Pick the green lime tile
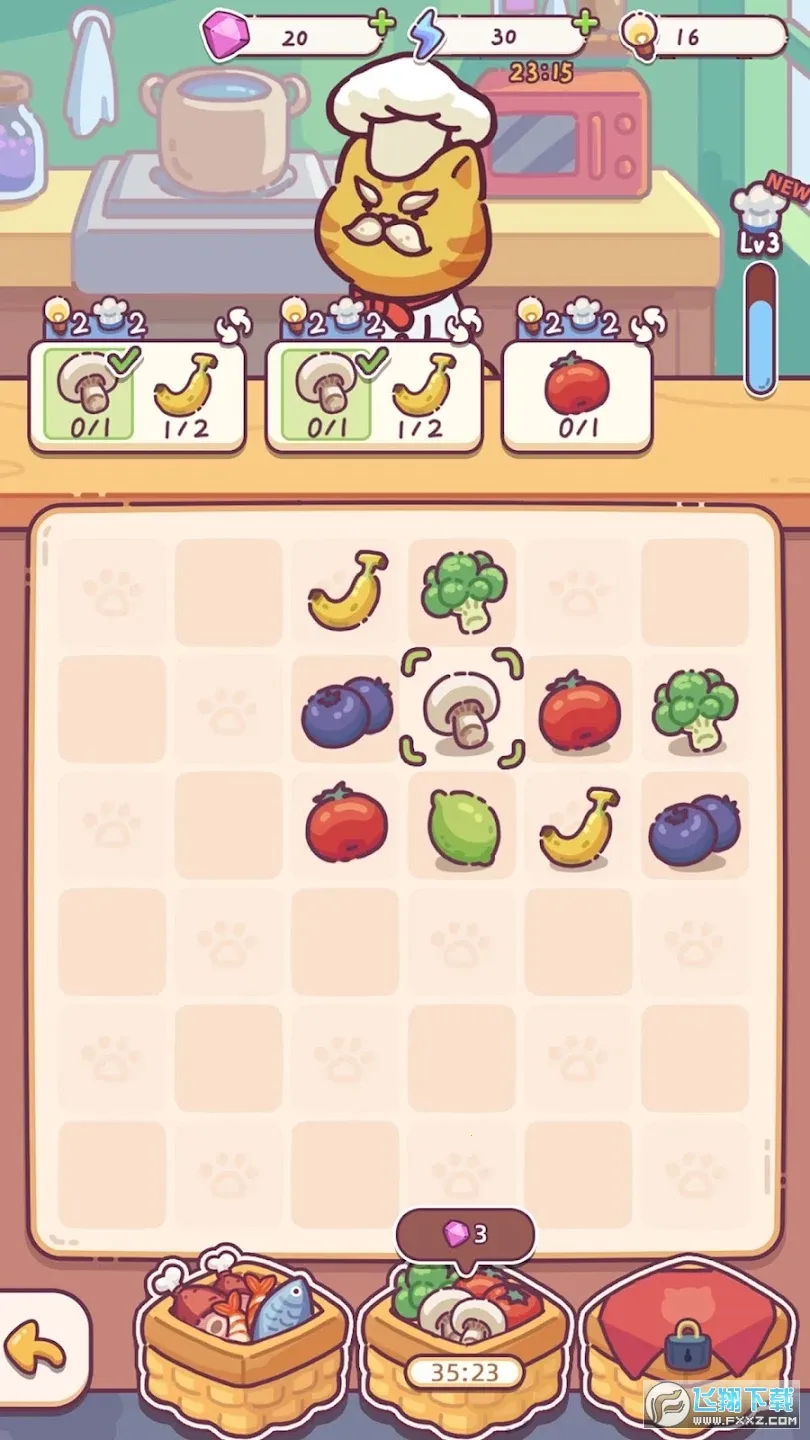This screenshot has height=1440, width=810. tap(461, 826)
